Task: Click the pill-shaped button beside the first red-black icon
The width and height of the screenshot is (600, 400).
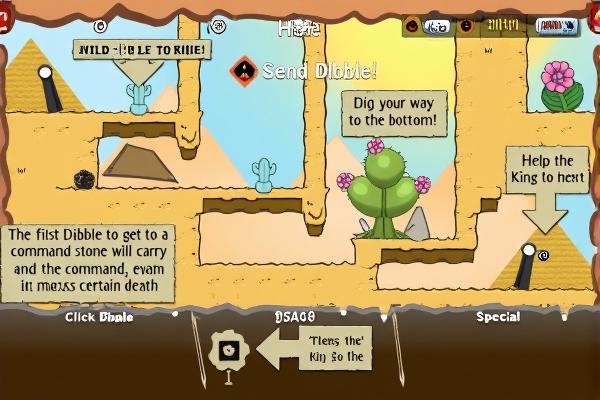Action: tap(436, 27)
